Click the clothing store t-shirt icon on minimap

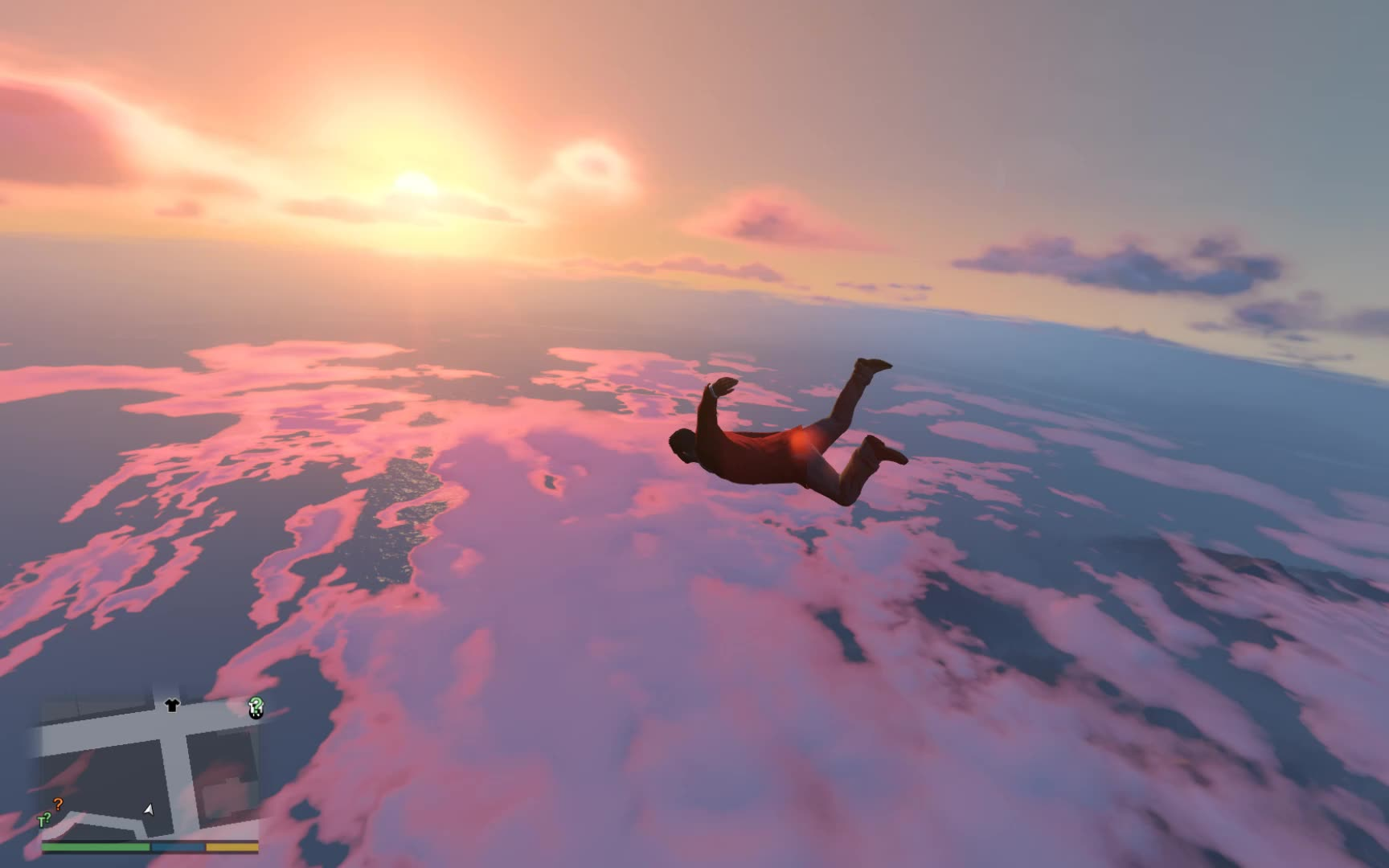click(170, 706)
